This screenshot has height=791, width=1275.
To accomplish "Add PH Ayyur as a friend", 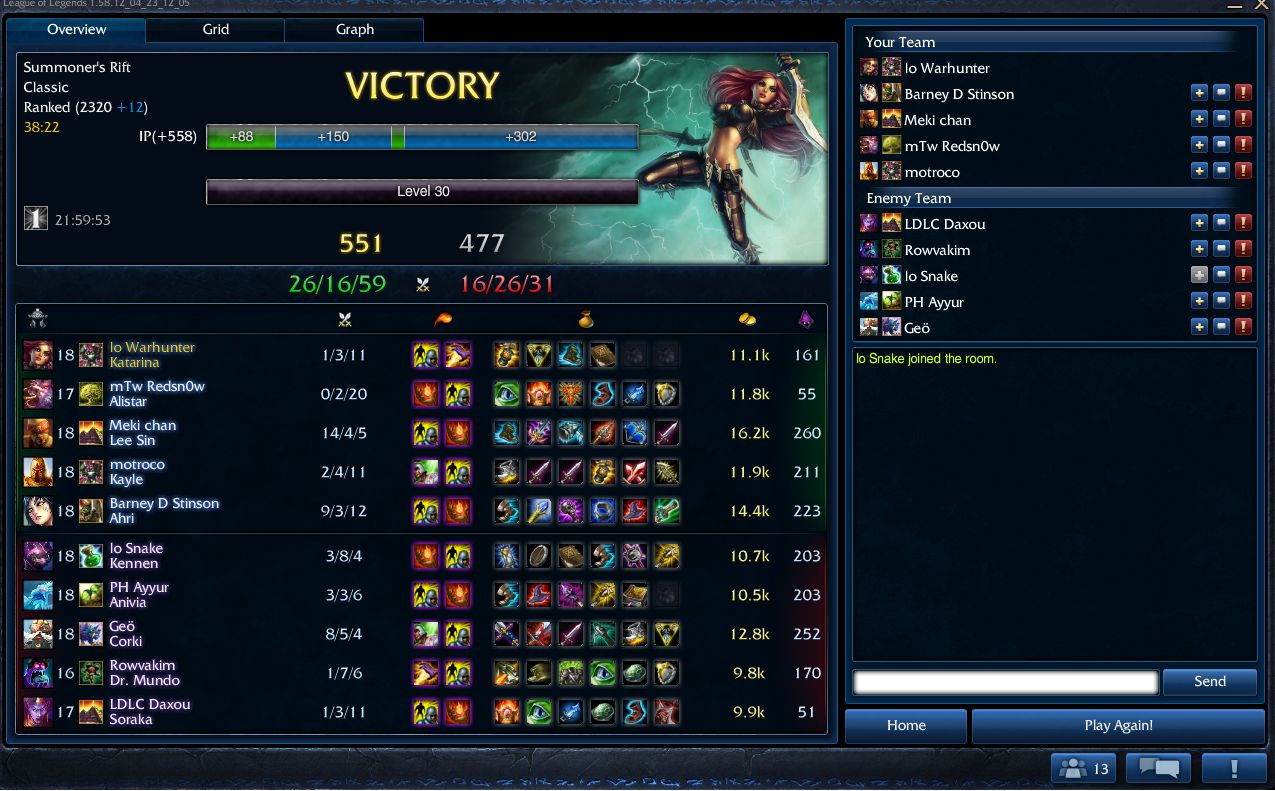I will (x=1199, y=301).
